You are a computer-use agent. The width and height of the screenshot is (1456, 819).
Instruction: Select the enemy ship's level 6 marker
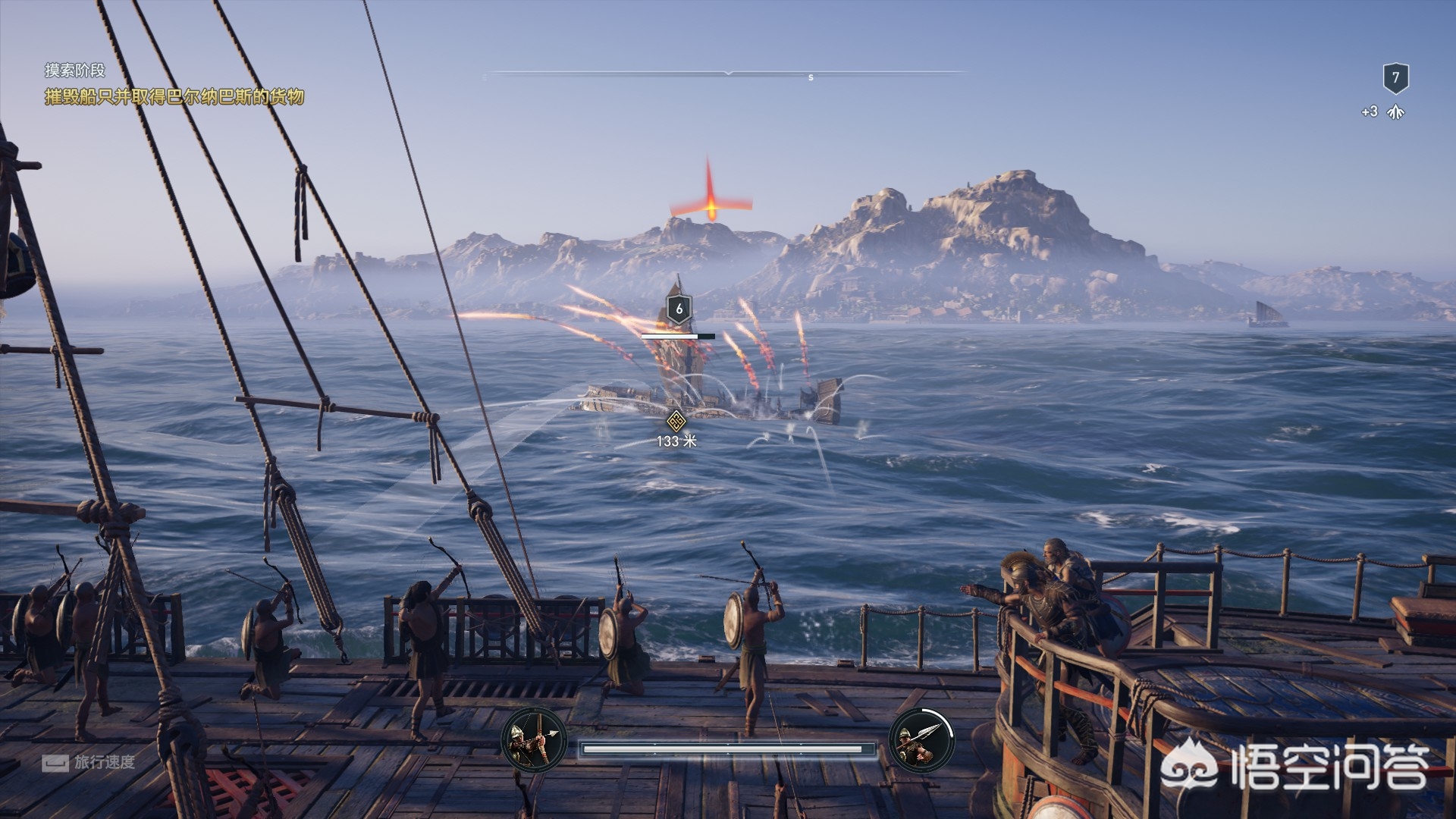coord(679,309)
